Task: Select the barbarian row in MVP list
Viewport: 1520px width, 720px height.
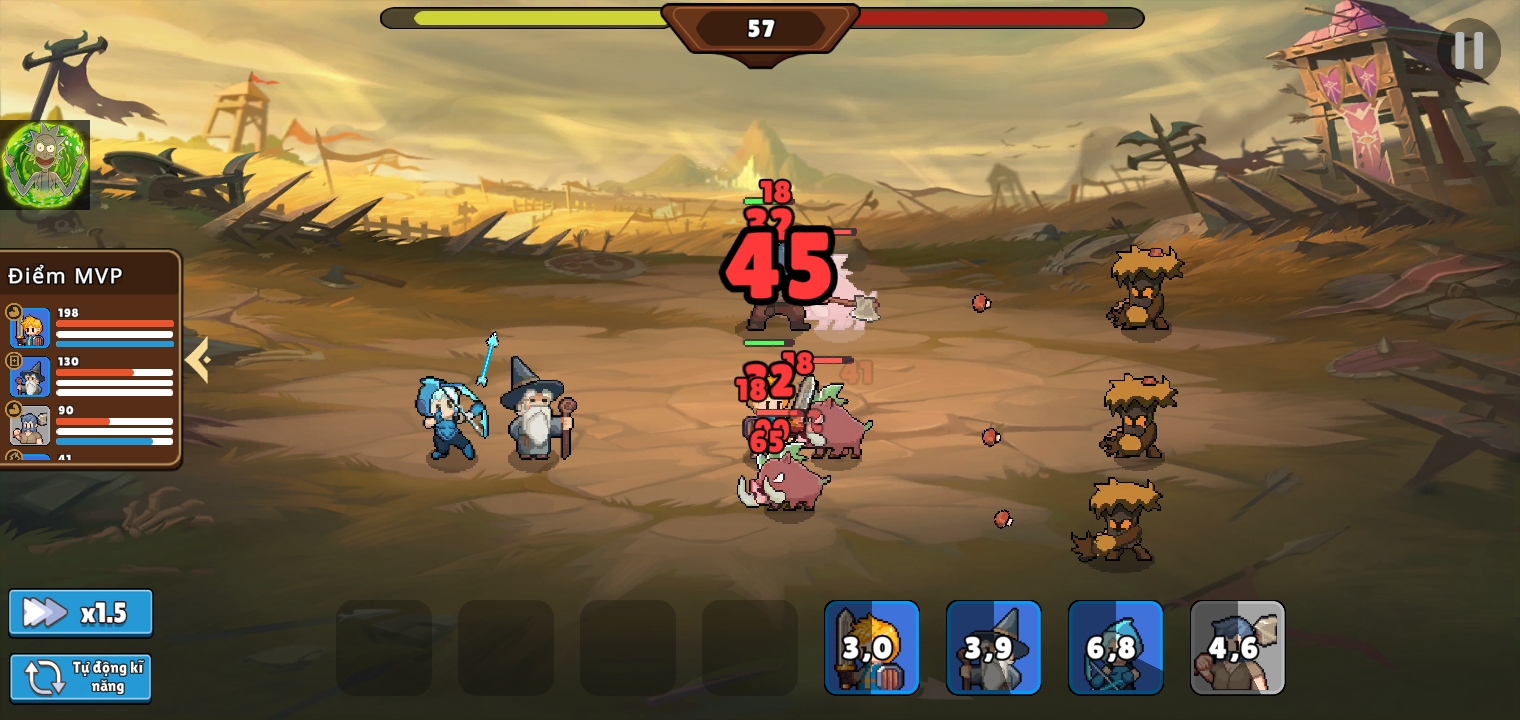Action: pos(92,425)
